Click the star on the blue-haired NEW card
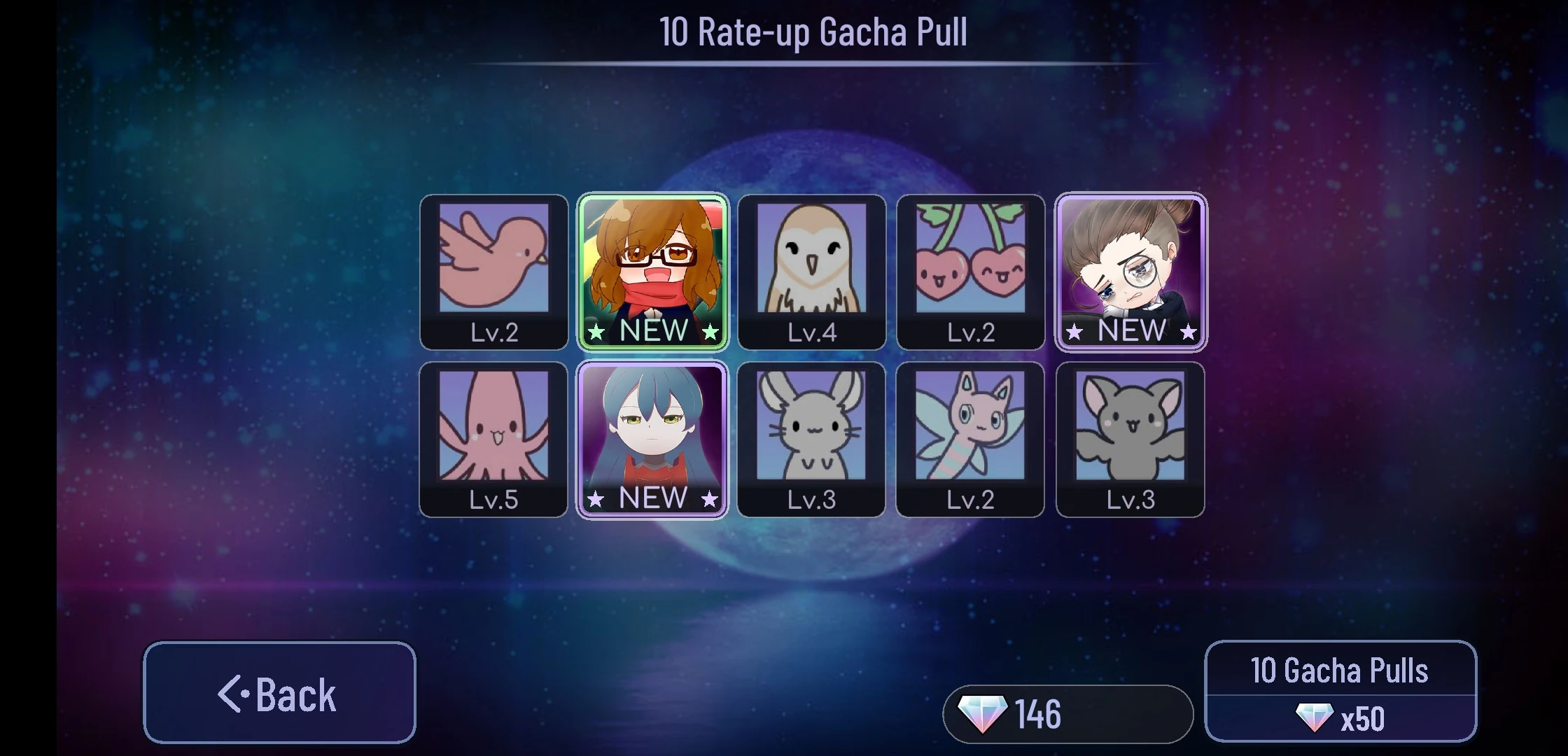This screenshot has width=1568, height=756. point(596,498)
